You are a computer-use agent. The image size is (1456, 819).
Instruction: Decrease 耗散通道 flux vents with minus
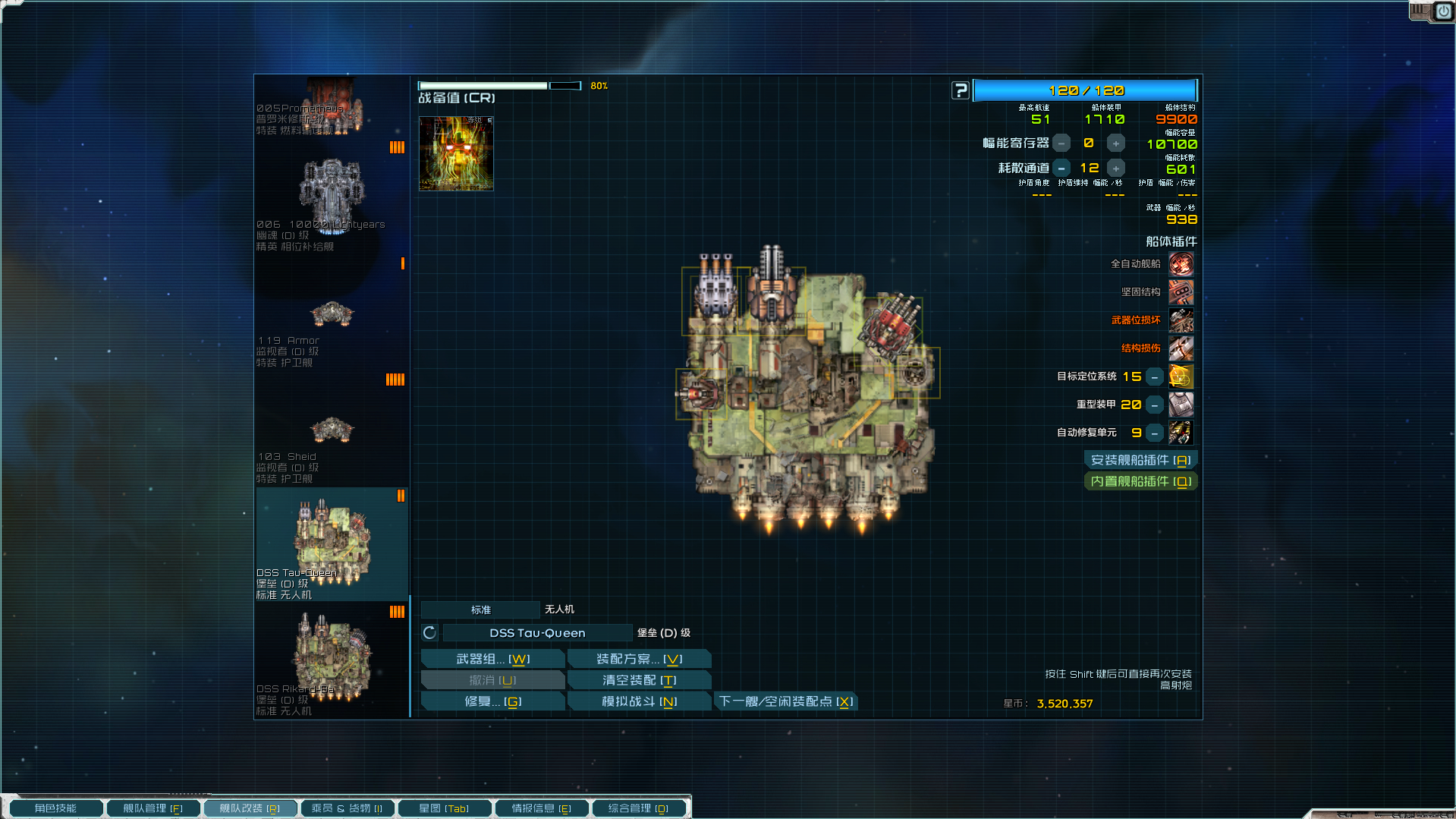pos(1061,169)
